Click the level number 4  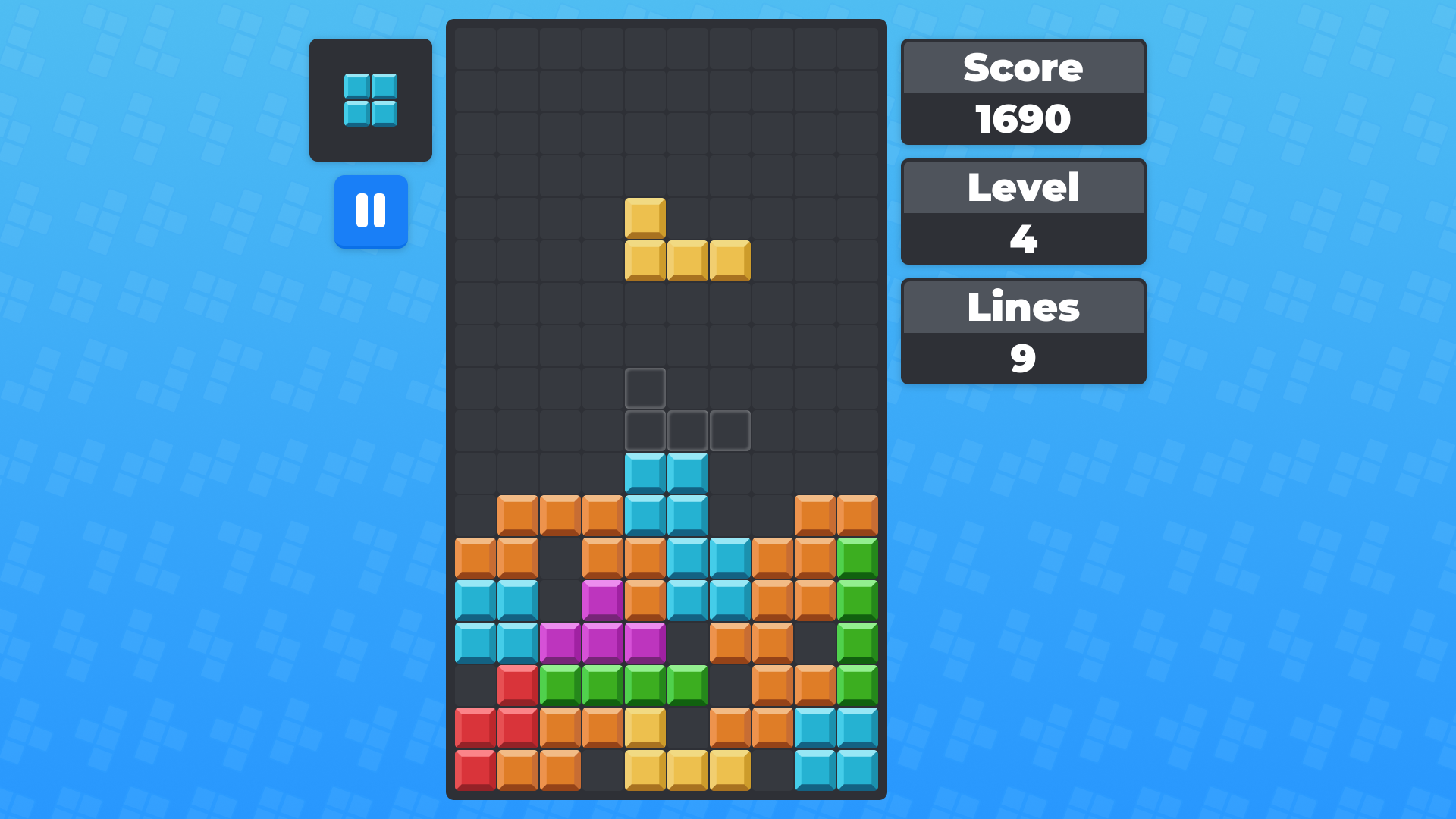[x=1022, y=239]
